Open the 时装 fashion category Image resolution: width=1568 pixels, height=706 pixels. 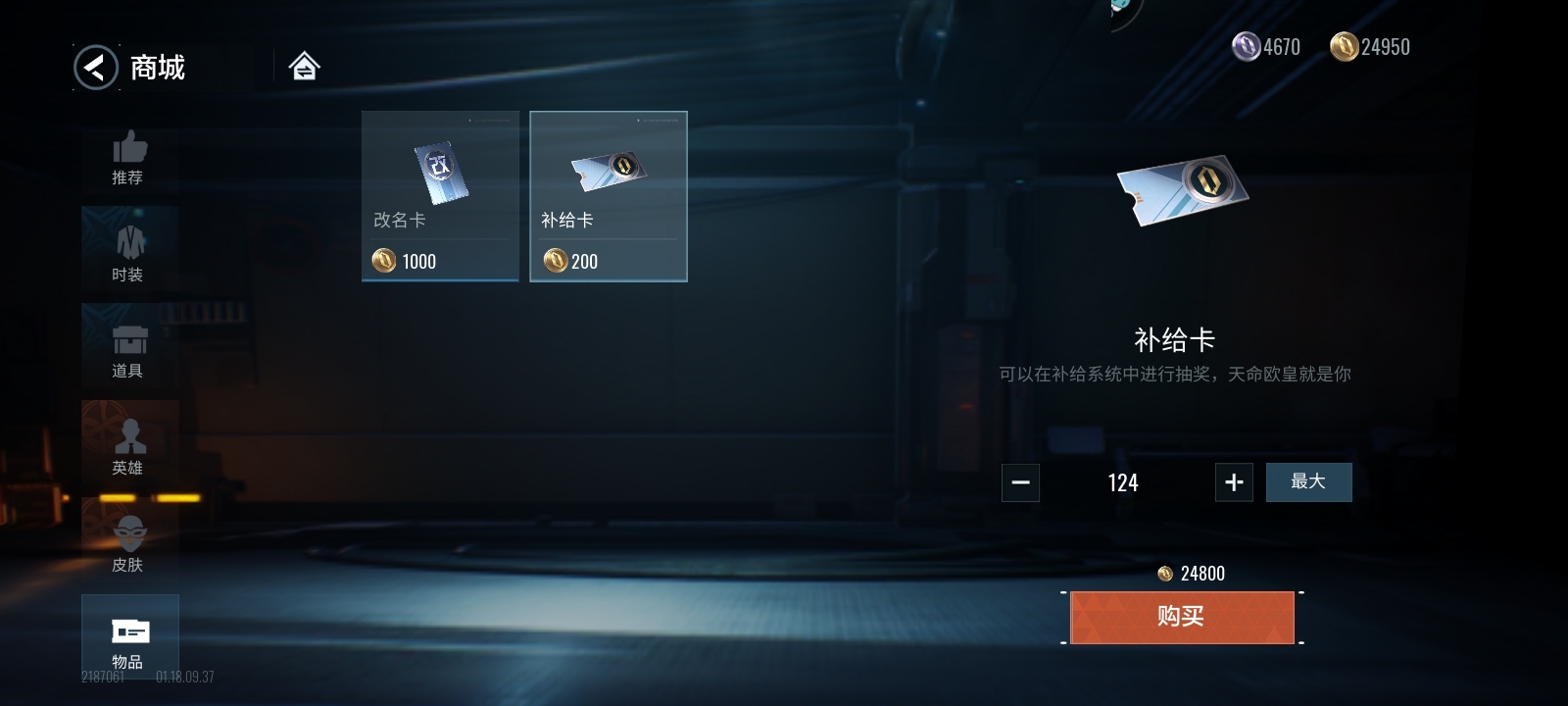(x=129, y=254)
